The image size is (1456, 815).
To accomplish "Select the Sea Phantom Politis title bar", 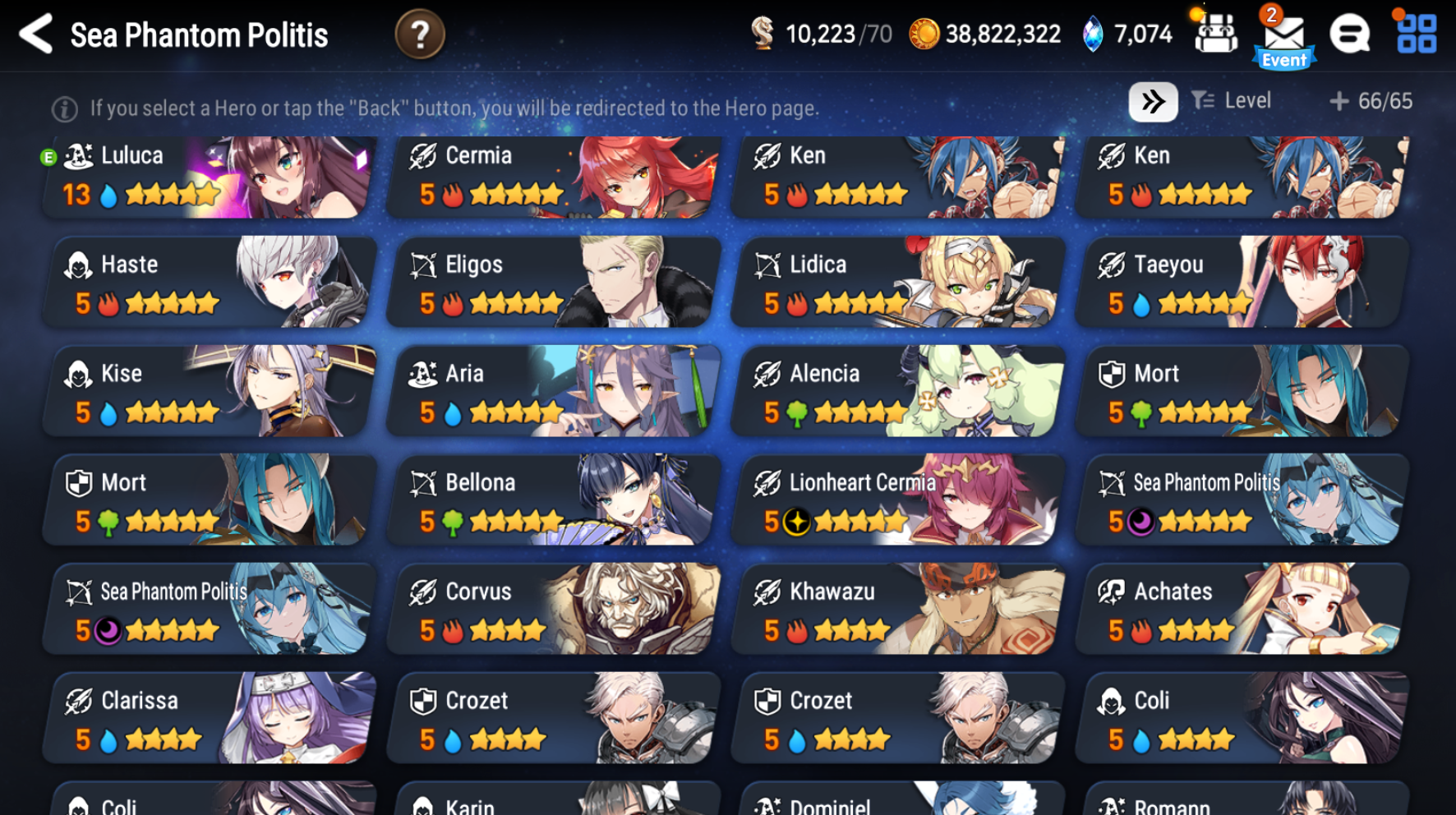I will click(199, 35).
